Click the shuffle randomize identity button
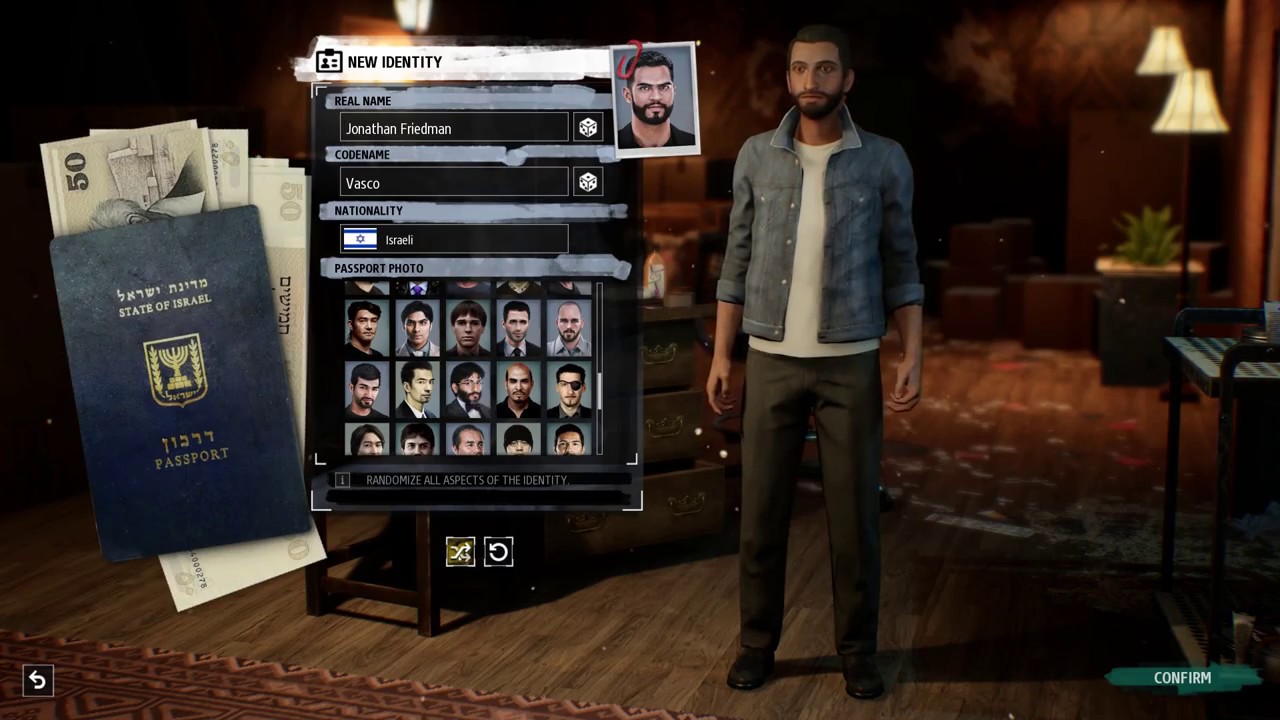Image resolution: width=1280 pixels, height=720 pixels. pos(460,551)
